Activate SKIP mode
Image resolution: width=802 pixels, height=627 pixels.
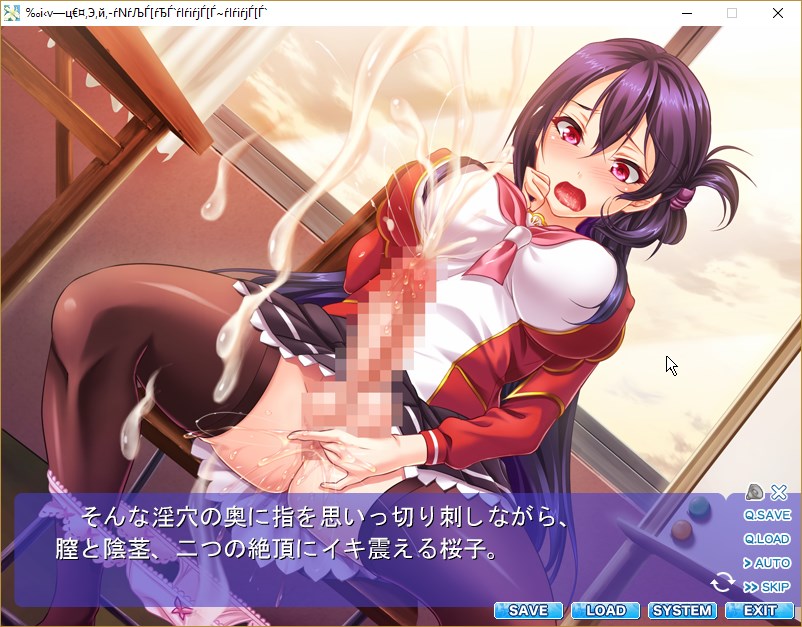click(767, 587)
